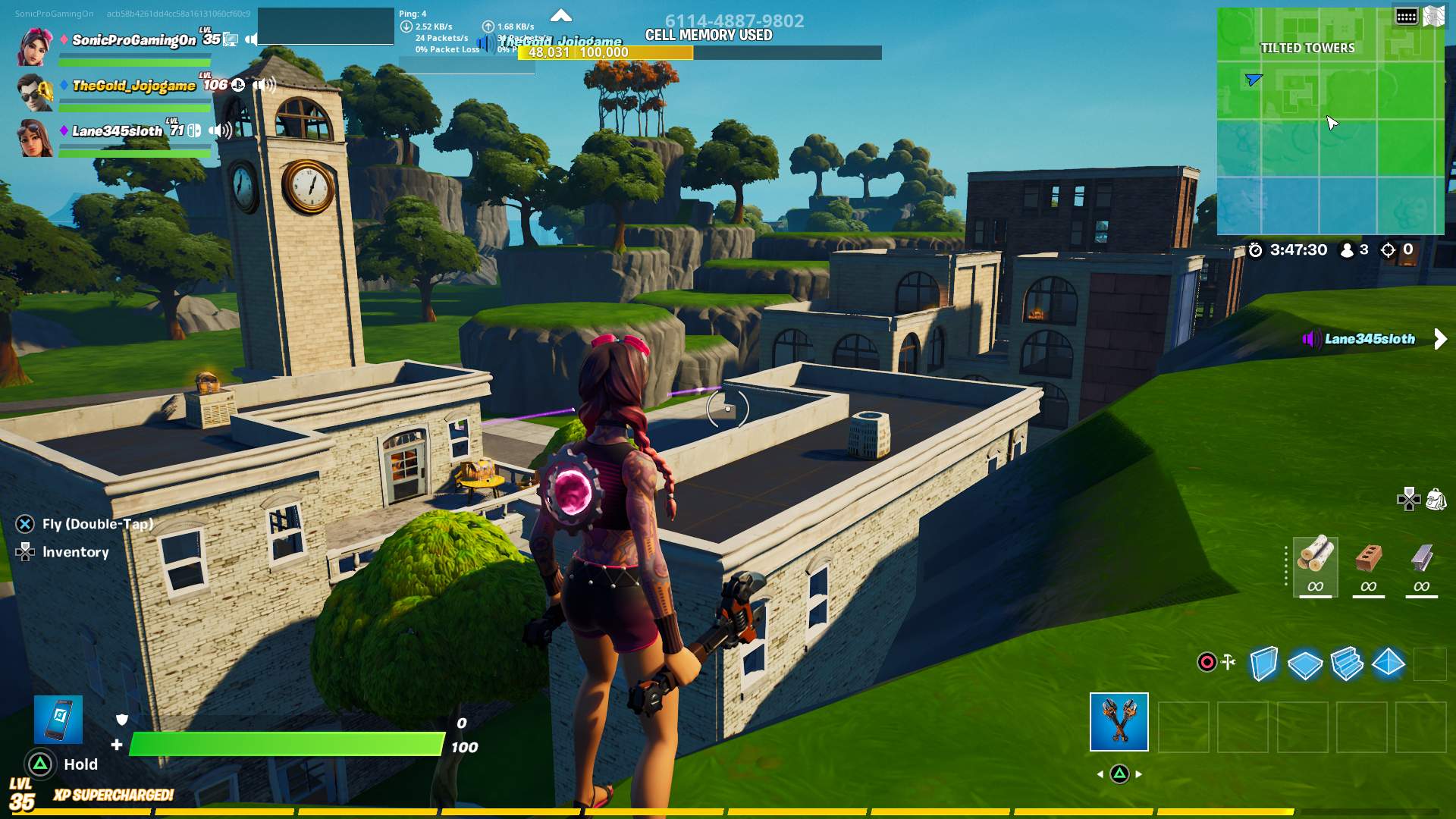Open the Inventory
Viewport: 1456px width, 819px height.
tap(76, 552)
